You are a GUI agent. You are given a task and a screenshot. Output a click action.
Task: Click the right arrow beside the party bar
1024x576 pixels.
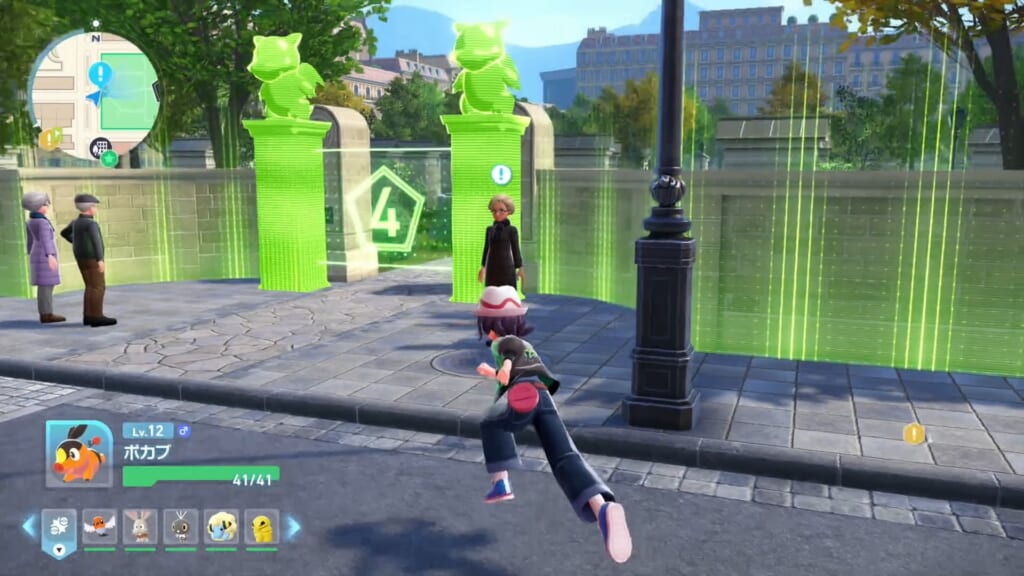click(x=293, y=526)
